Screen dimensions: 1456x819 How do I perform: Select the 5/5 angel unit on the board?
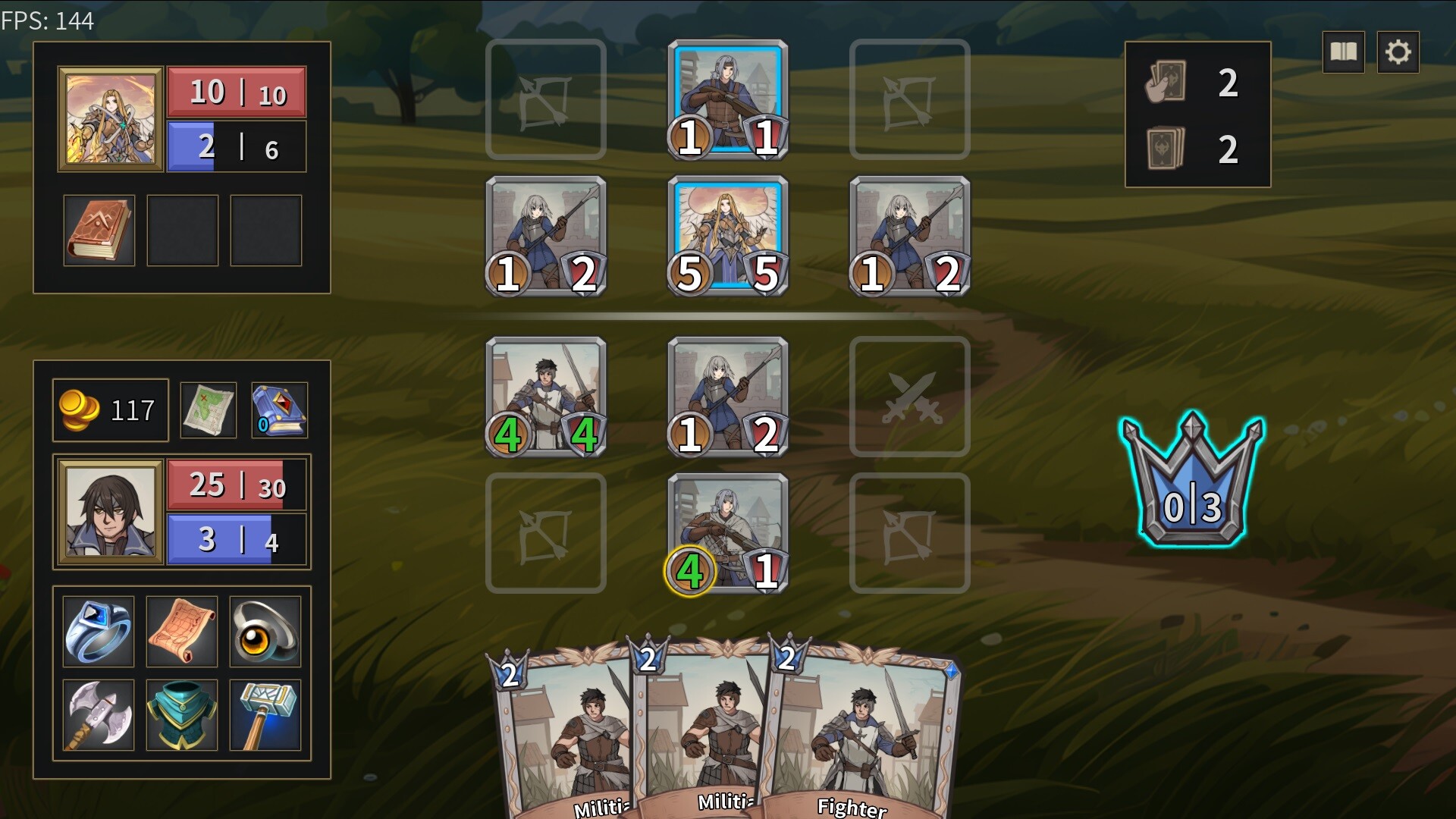pyautogui.click(x=728, y=237)
